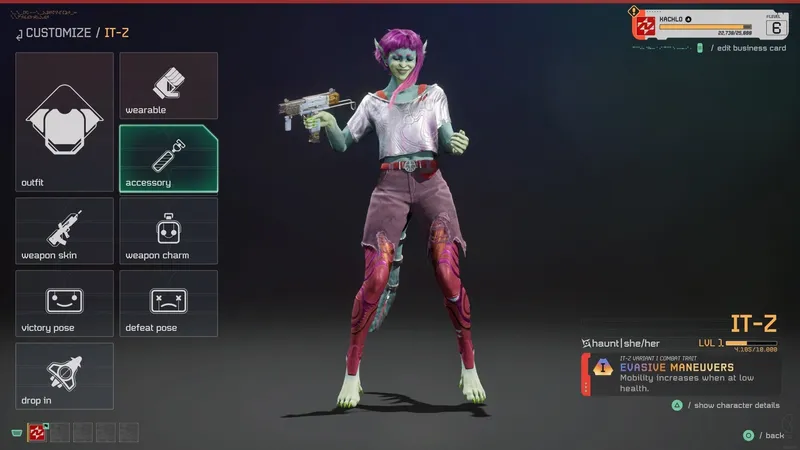
Task: Open the outfit customization tile
Action: 64,122
